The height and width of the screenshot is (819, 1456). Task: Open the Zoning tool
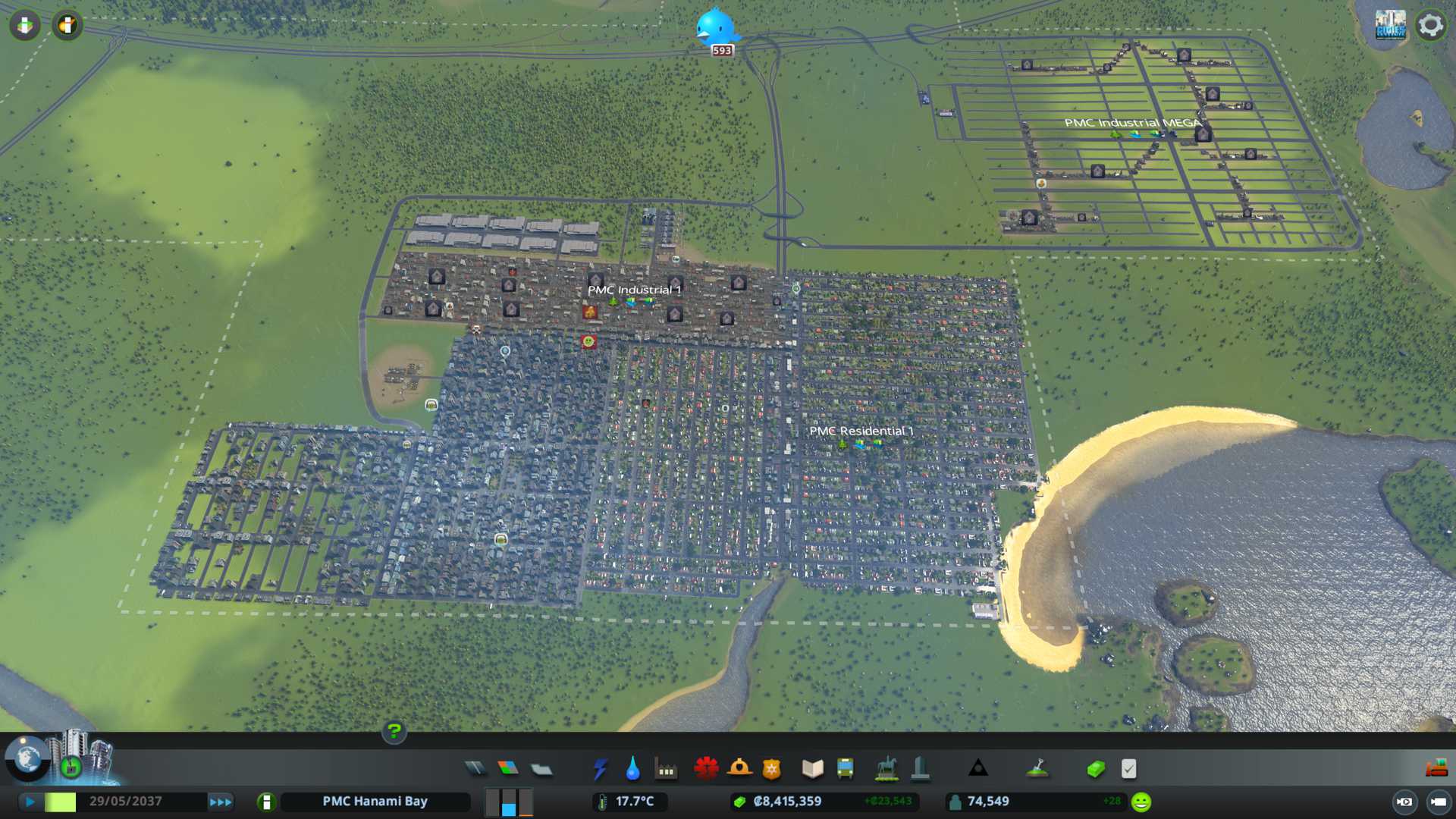point(508,769)
